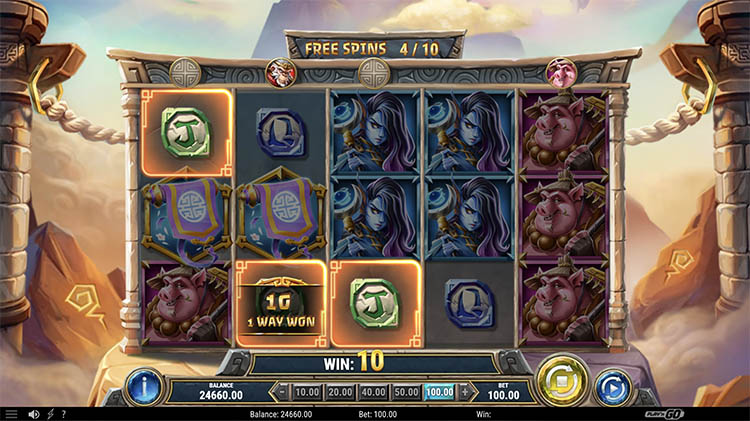Image resolution: width=750 pixels, height=421 pixels.
Task: Decrease the bet with minus button
Action: [282, 392]
